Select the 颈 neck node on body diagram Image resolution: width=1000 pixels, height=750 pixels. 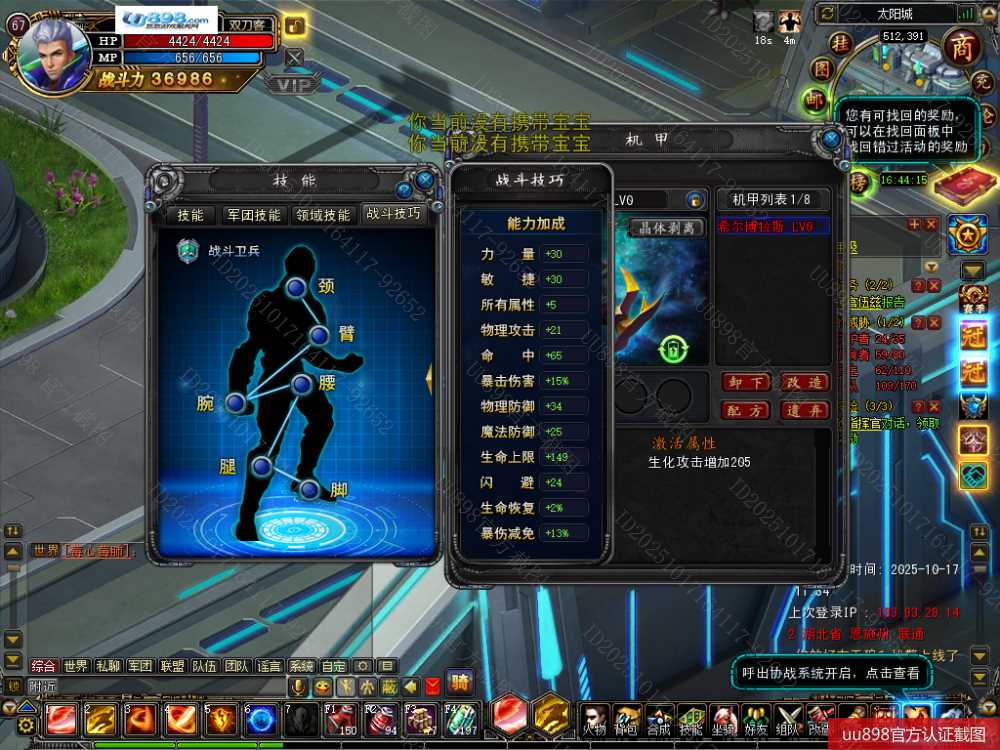tap(296, 288)
